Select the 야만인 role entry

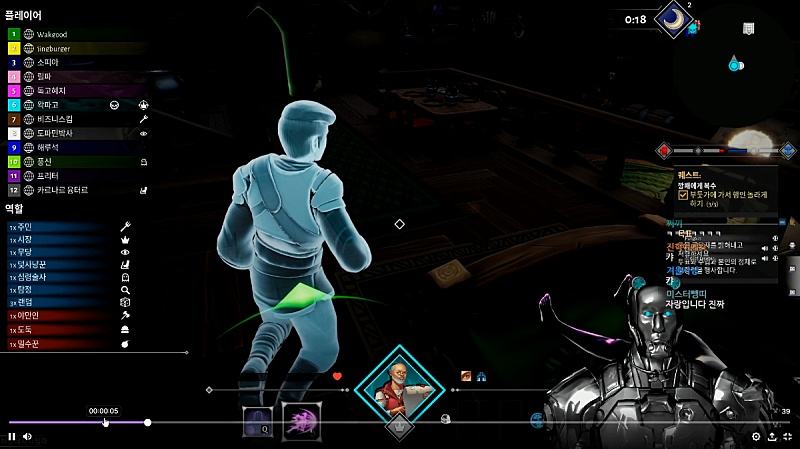[x=30, y=315]
